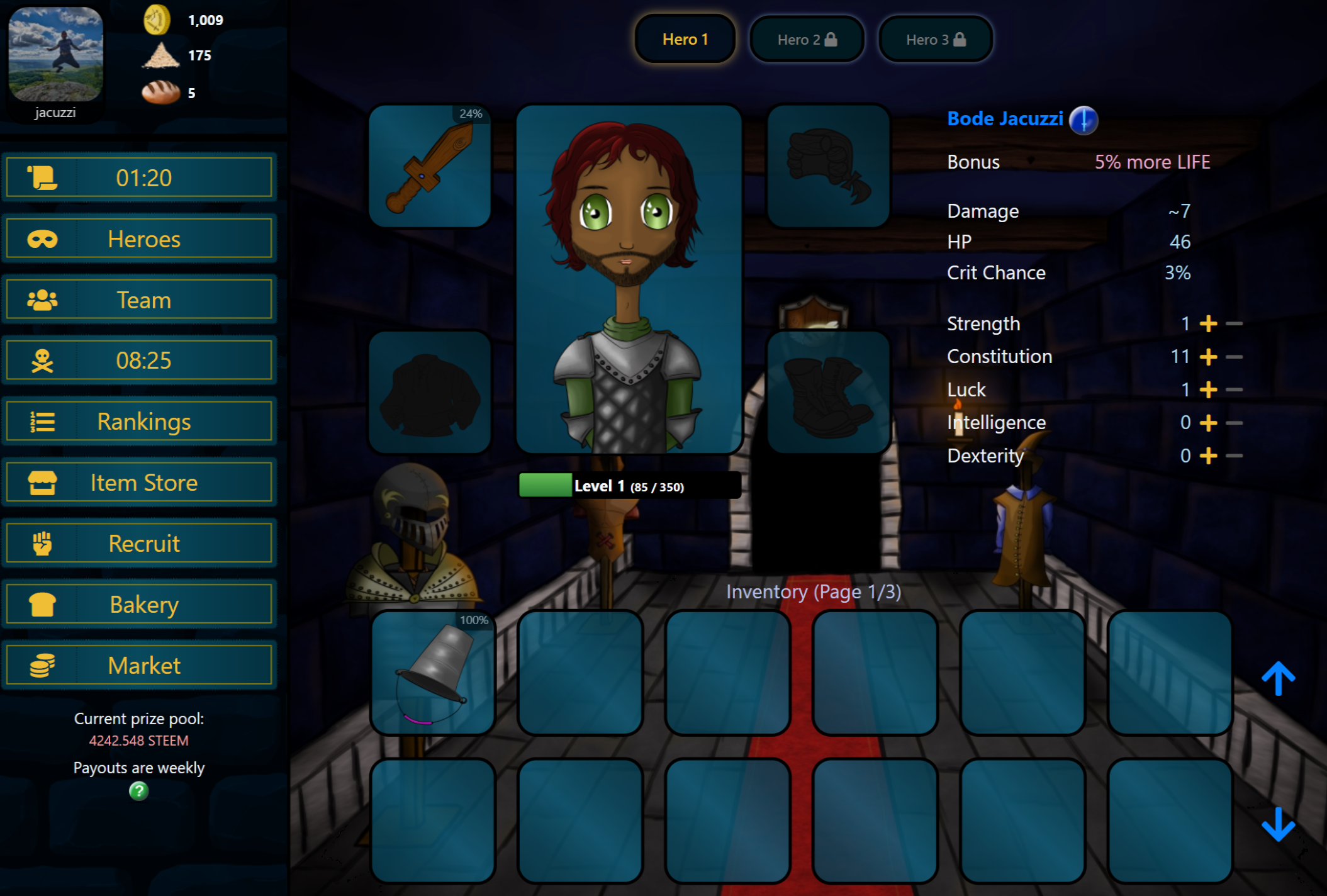Click the quest scroll timer button
The width and height of the screenshot is (1327, 896).
point(139,178)
